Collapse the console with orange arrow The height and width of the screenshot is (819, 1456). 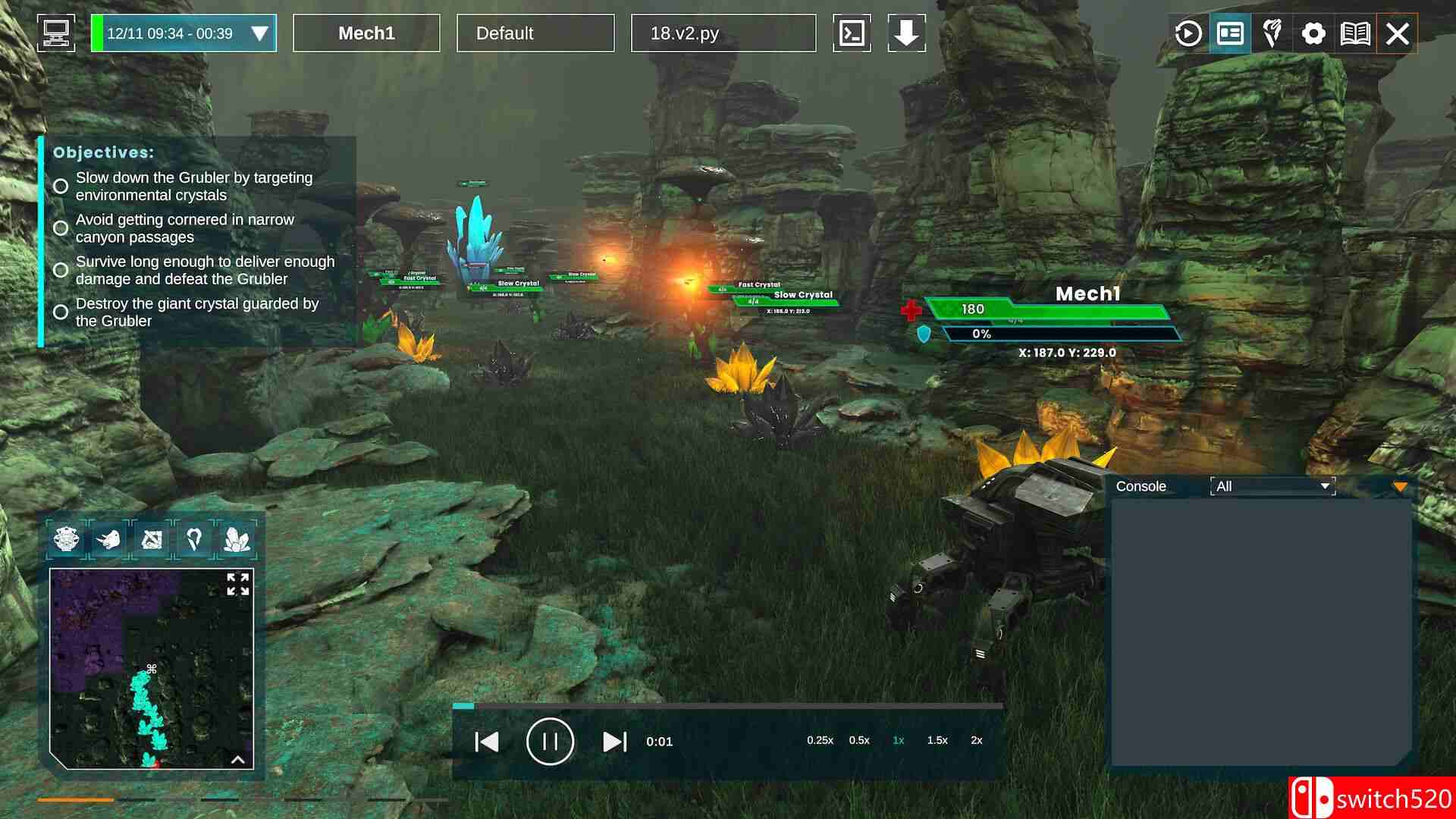[1400, 487]
